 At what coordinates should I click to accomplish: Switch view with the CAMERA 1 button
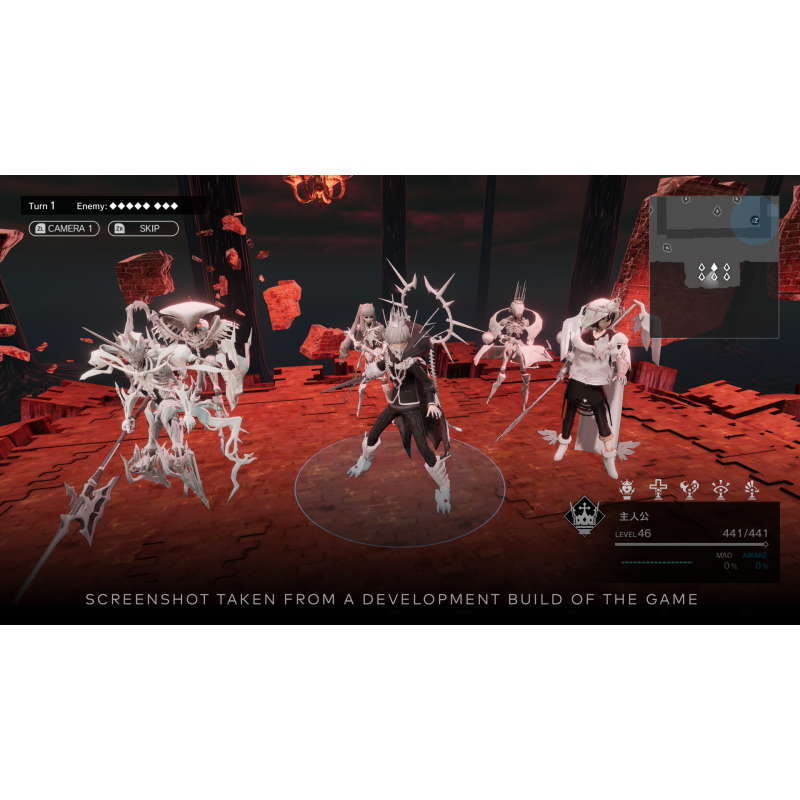(x=64, y=229)
